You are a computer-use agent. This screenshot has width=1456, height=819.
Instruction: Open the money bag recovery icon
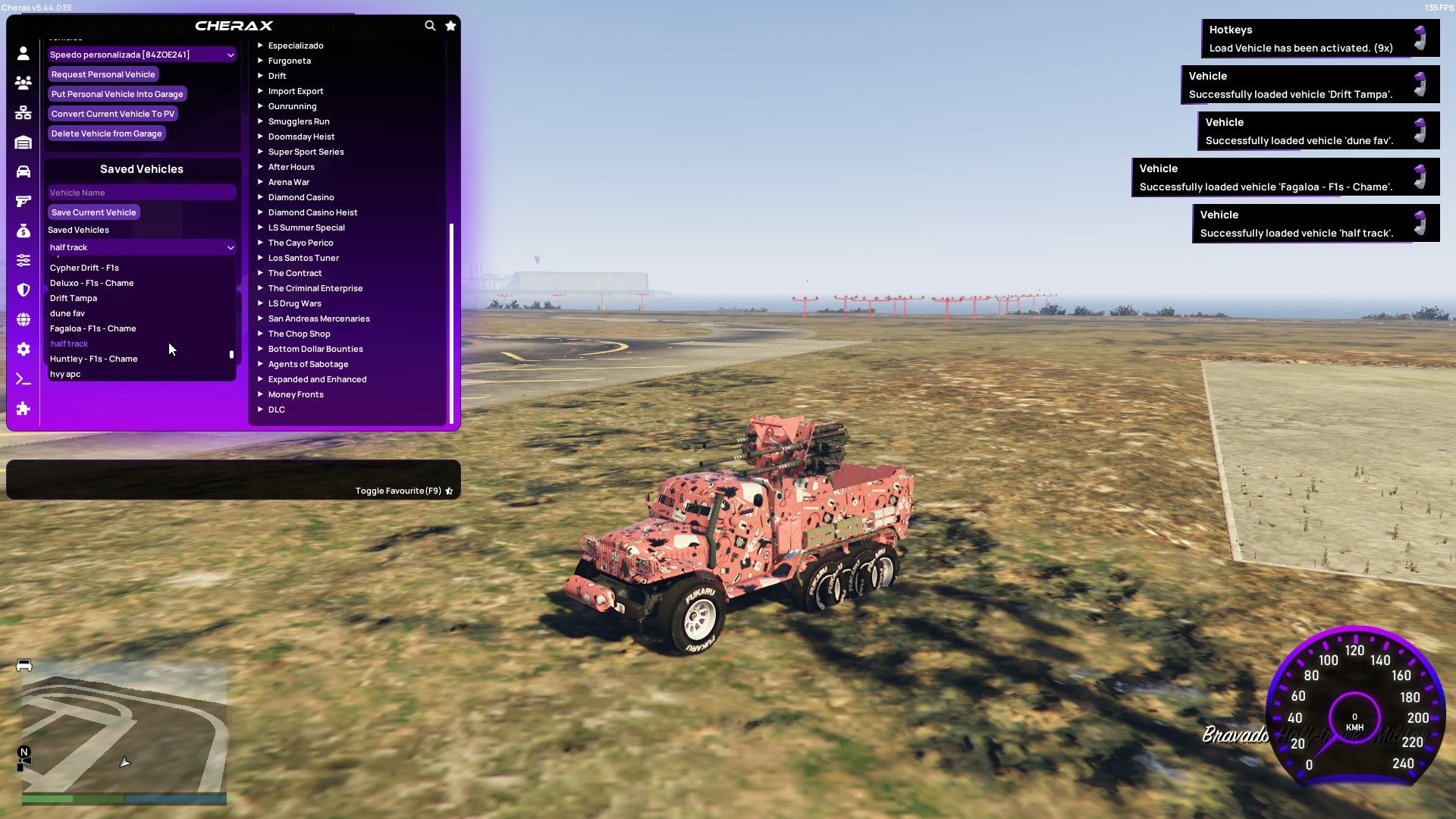point(23,230)
